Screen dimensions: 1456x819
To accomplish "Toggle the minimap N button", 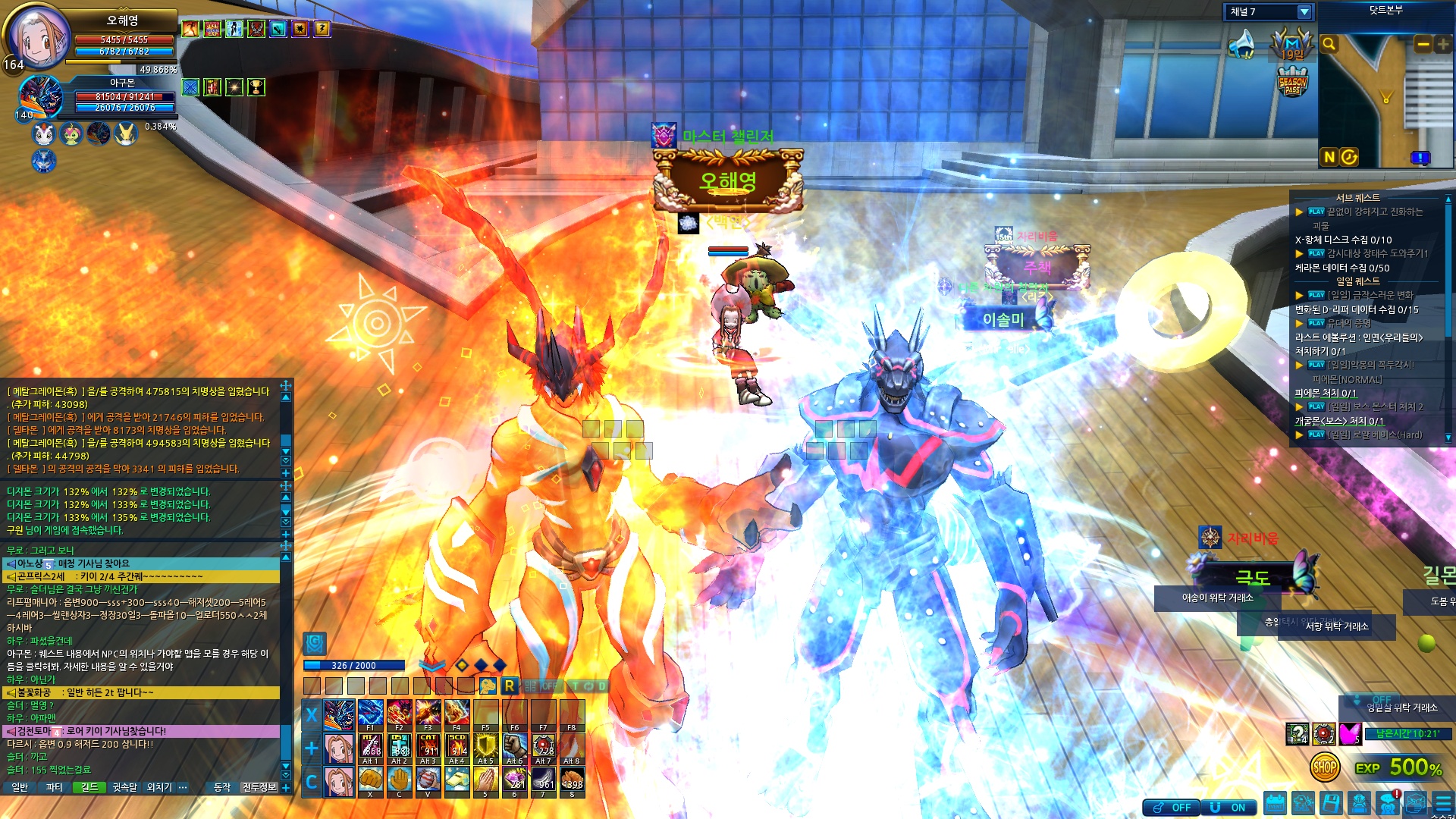I will [1329, 157].
